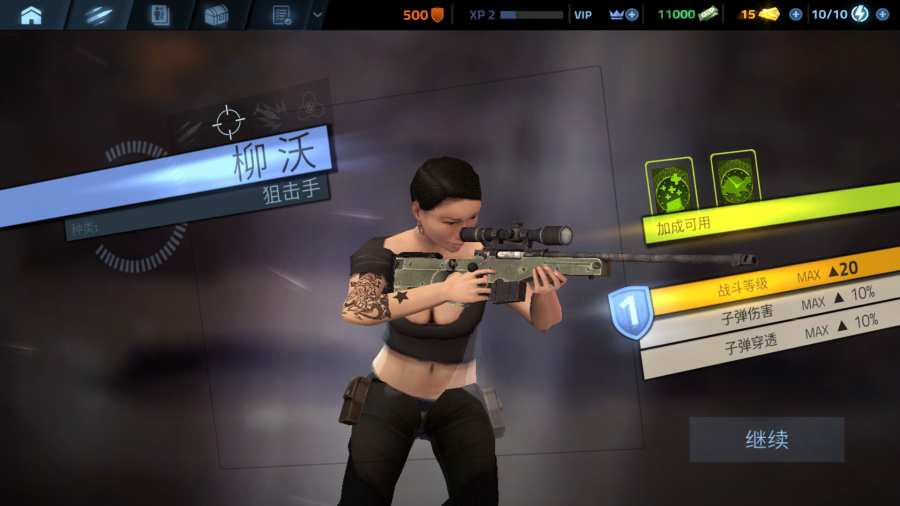This screenshot has height=506, width=900.
Task: Buy more gold with plus button
Action: point(796,14)
